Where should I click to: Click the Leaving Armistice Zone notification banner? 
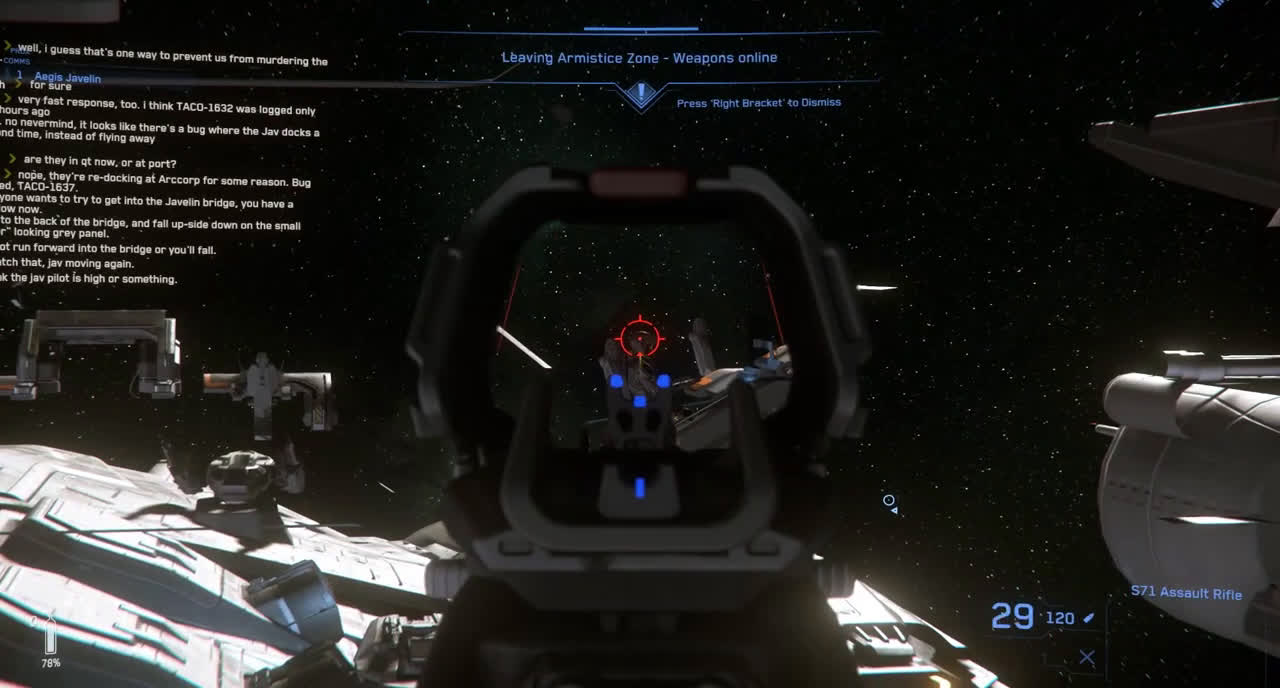click(x=639, y=58)
